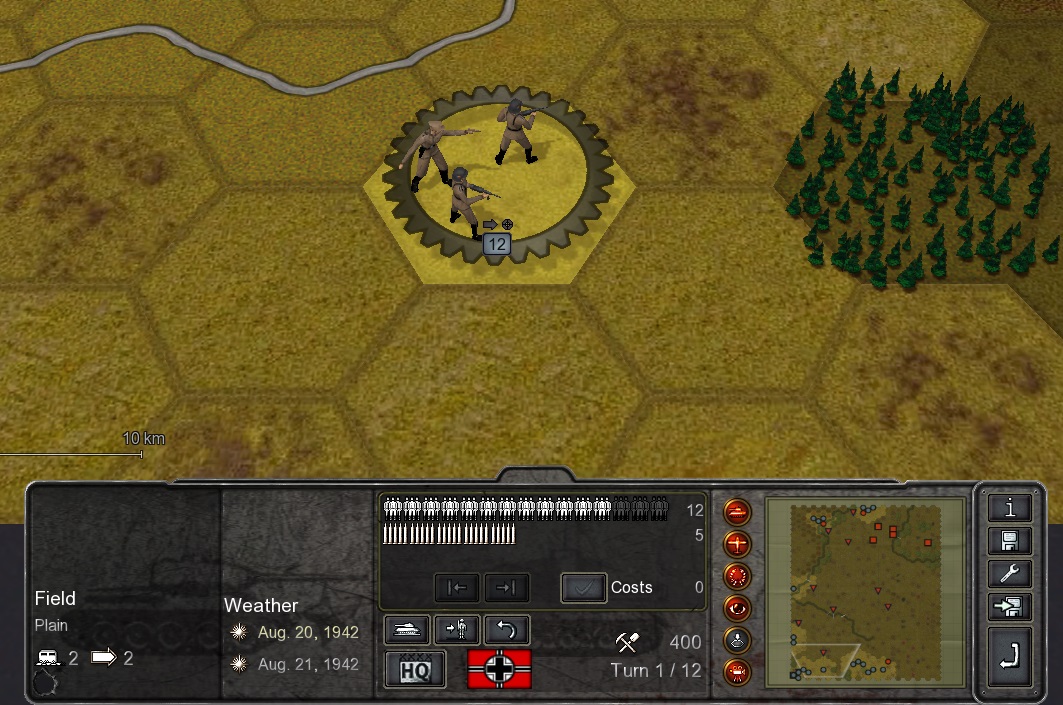Click the German Balkenkreuz flag
1063x705 pixels.
click(x=499, y=668)
